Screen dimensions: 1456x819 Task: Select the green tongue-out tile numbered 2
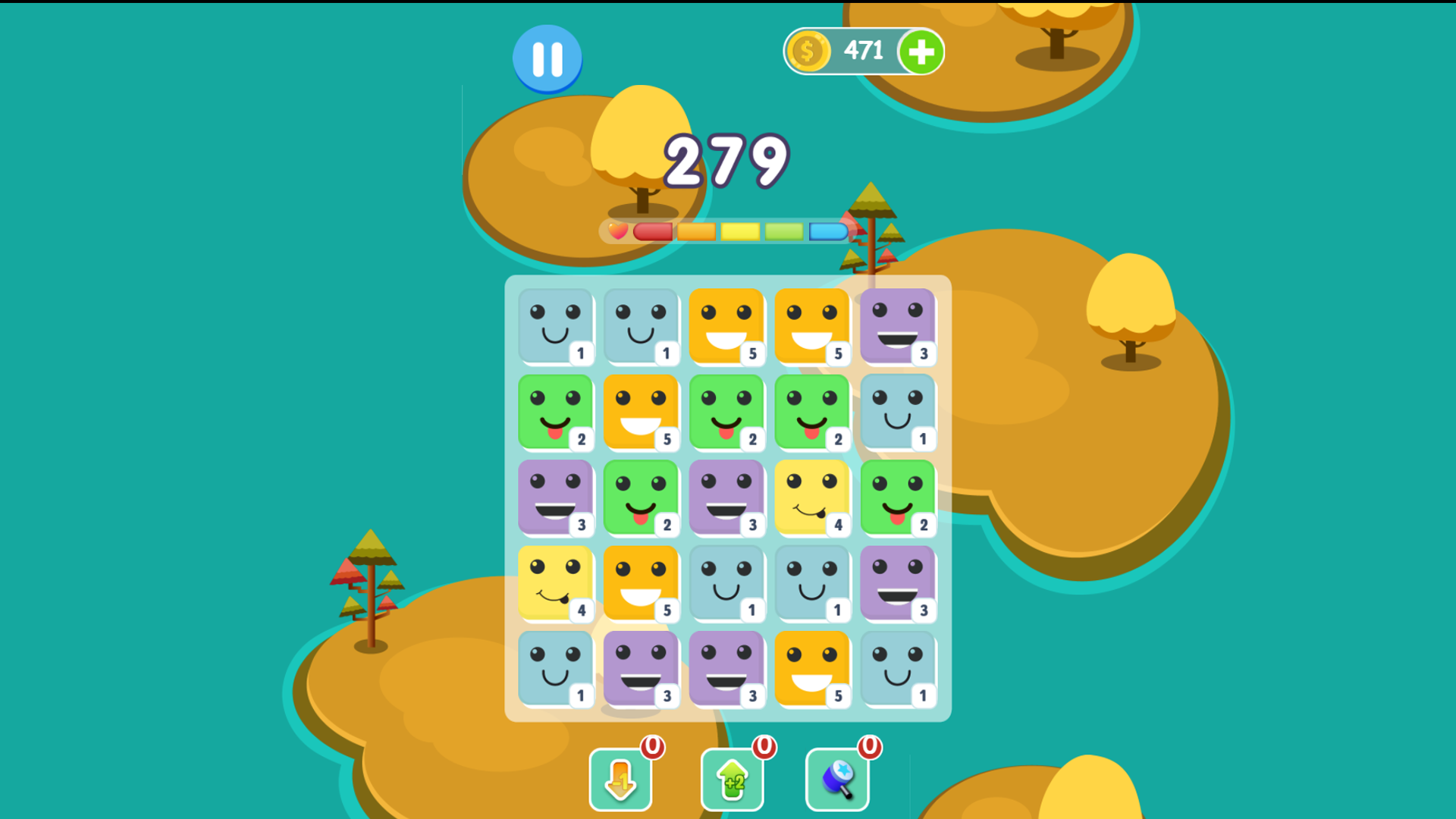[556, 413]
